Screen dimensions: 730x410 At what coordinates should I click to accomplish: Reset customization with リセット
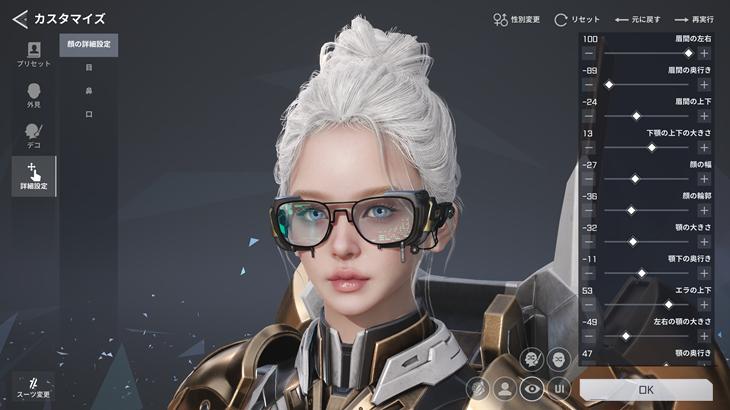click(x=577, y=19)
